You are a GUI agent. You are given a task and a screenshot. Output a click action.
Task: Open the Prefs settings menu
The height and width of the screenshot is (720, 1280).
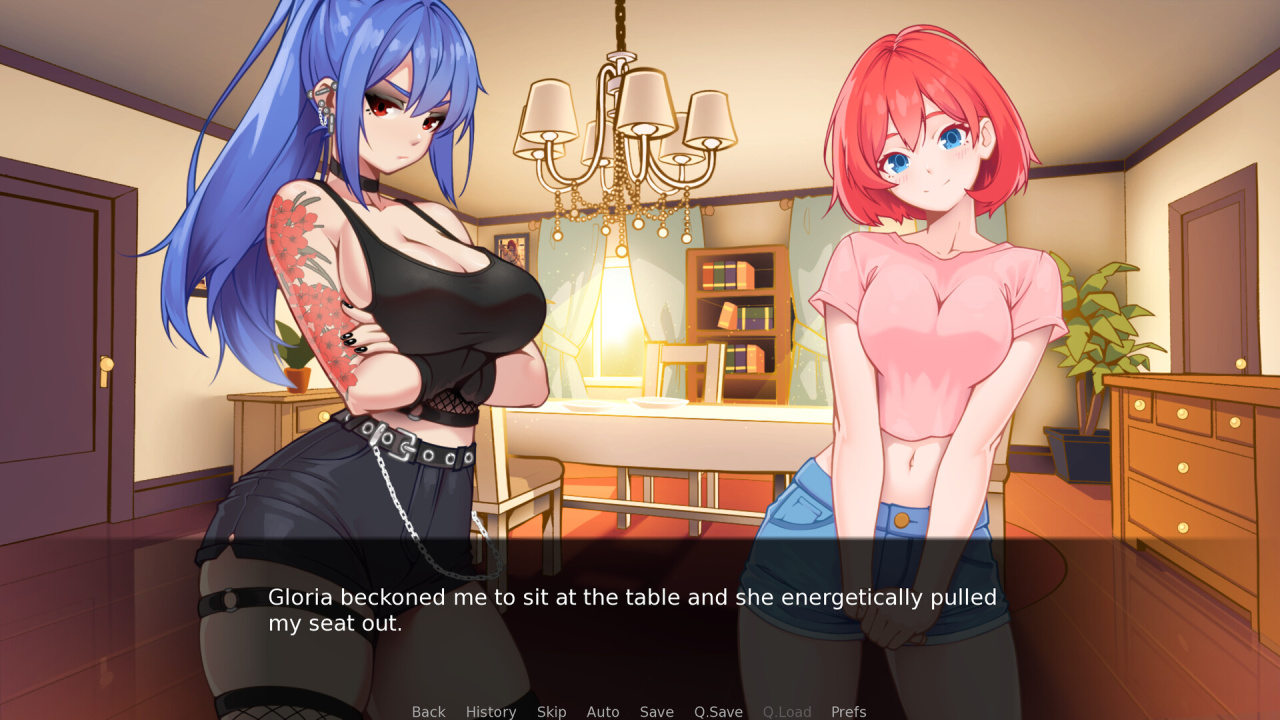849,712
